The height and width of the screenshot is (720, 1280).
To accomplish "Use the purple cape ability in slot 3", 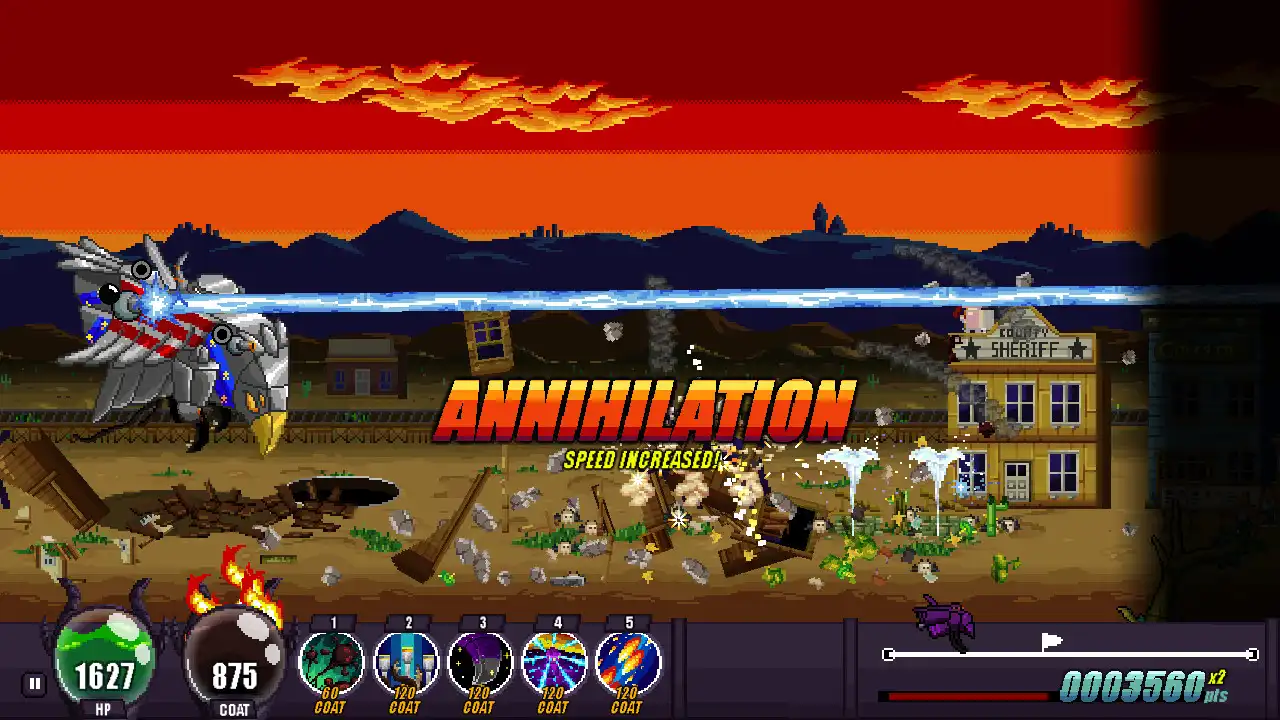I will [479, 662].
